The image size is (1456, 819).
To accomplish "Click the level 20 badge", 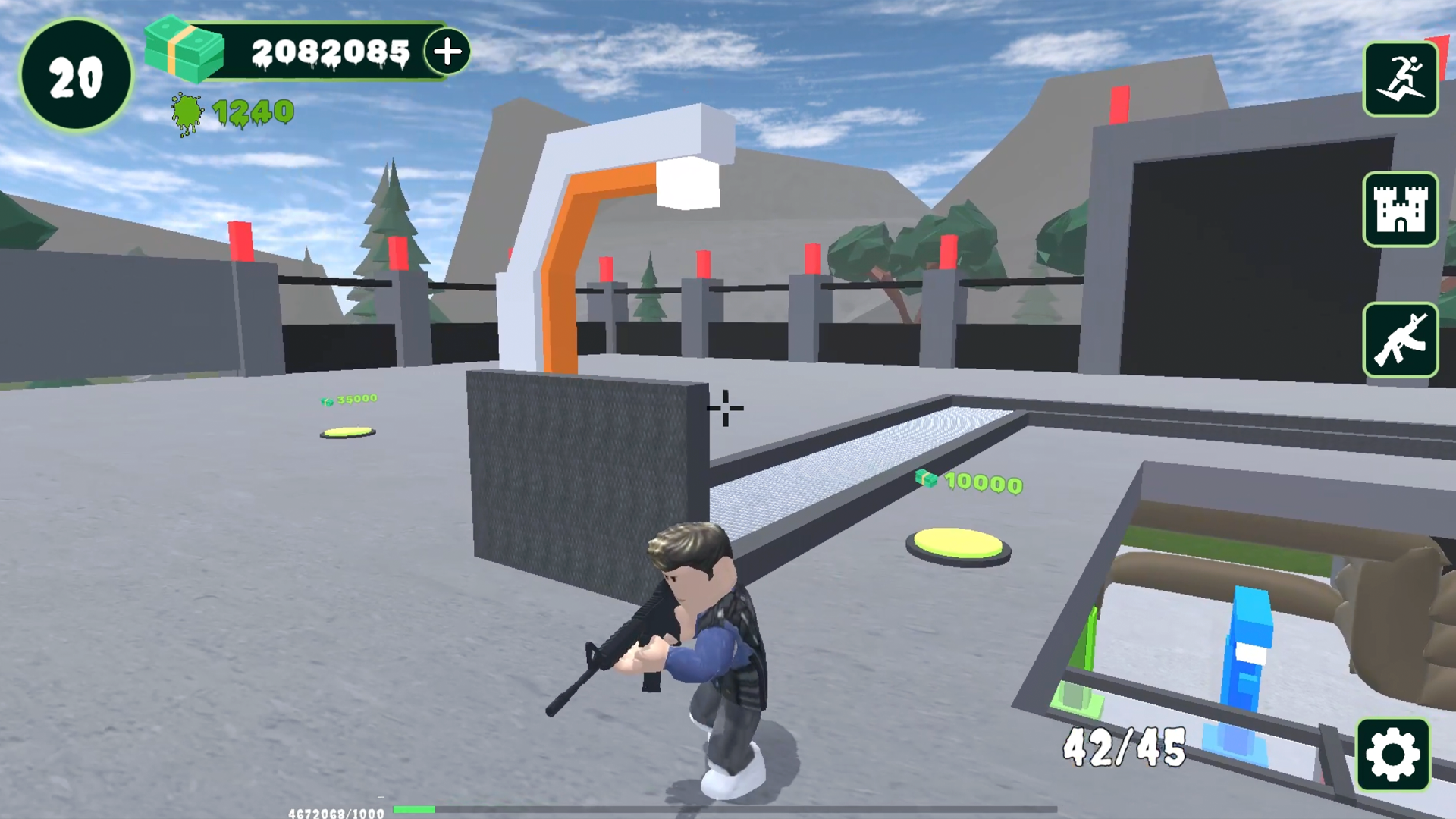I will tap(75, 75).
